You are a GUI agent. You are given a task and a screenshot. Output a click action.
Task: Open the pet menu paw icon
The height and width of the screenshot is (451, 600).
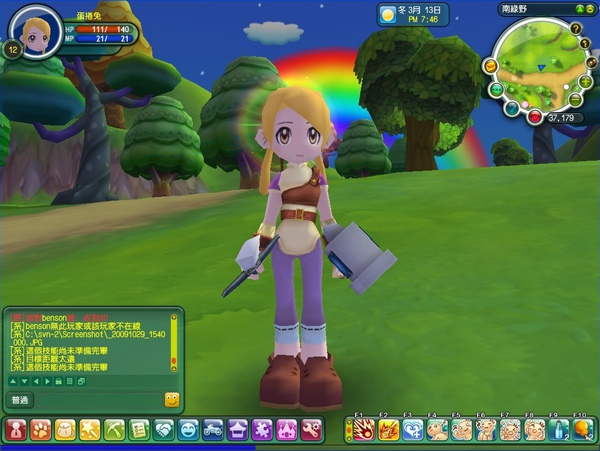[x=40, y=429]
